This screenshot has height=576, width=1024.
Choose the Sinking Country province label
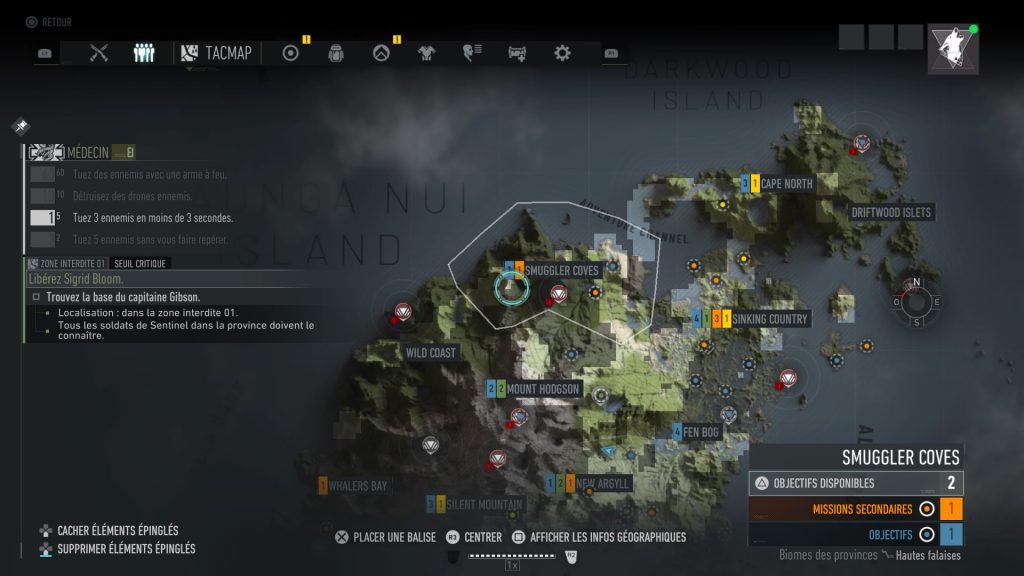(769, 319)
